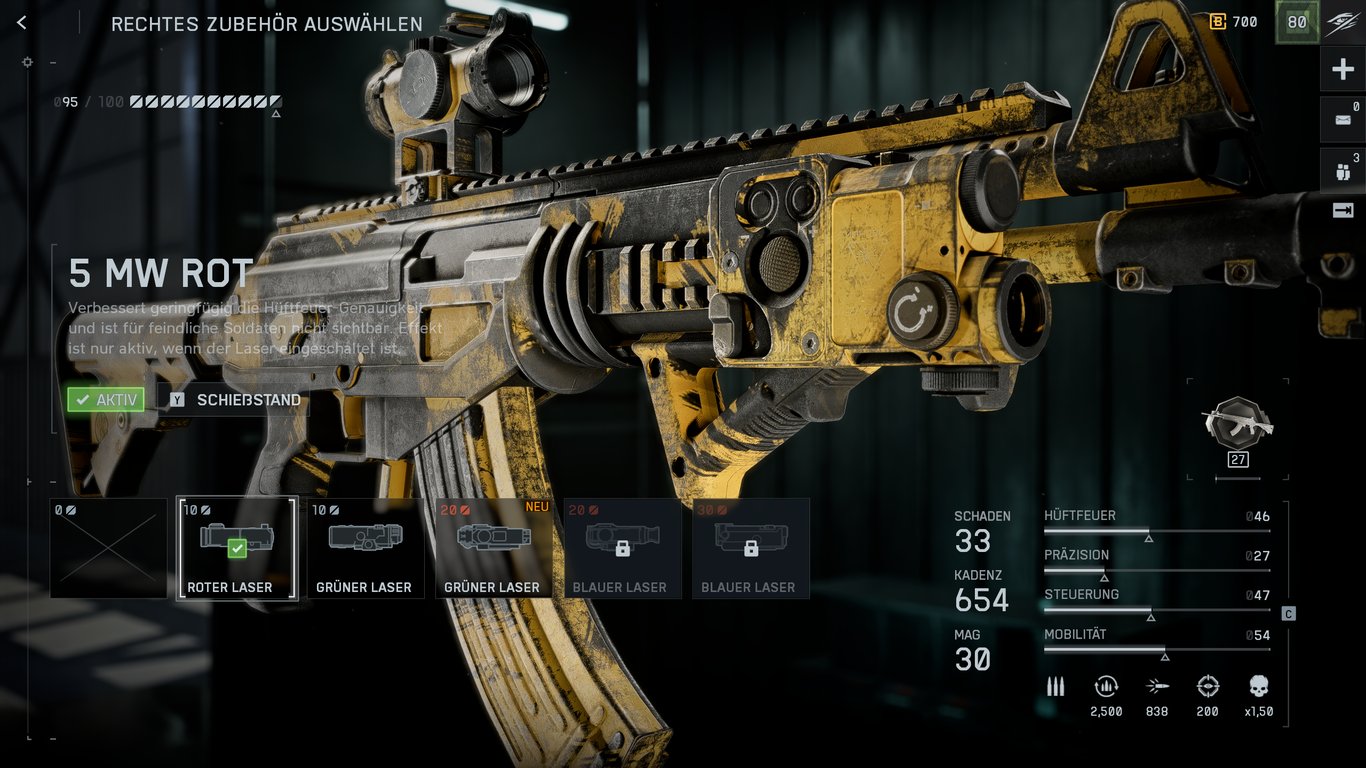
Task: Select the locked 30-point Blauer Laser
Action: point(750,548)
